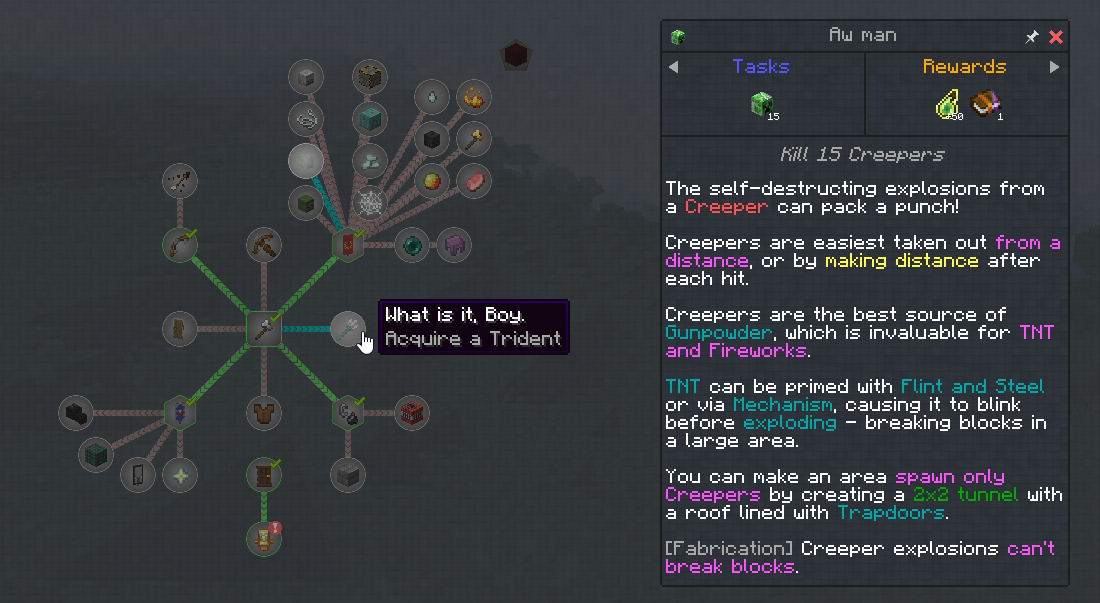This screenshot has width=1100, height=603.
Task: Open the trident quest node
Action: 348,328
